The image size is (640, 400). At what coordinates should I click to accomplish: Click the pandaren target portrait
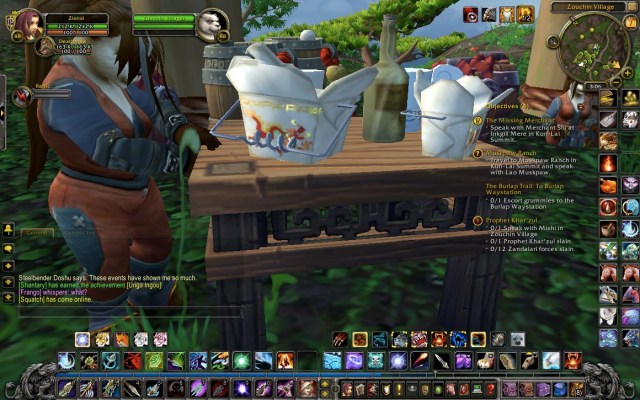pyautogui.click(x=212, y=25)
